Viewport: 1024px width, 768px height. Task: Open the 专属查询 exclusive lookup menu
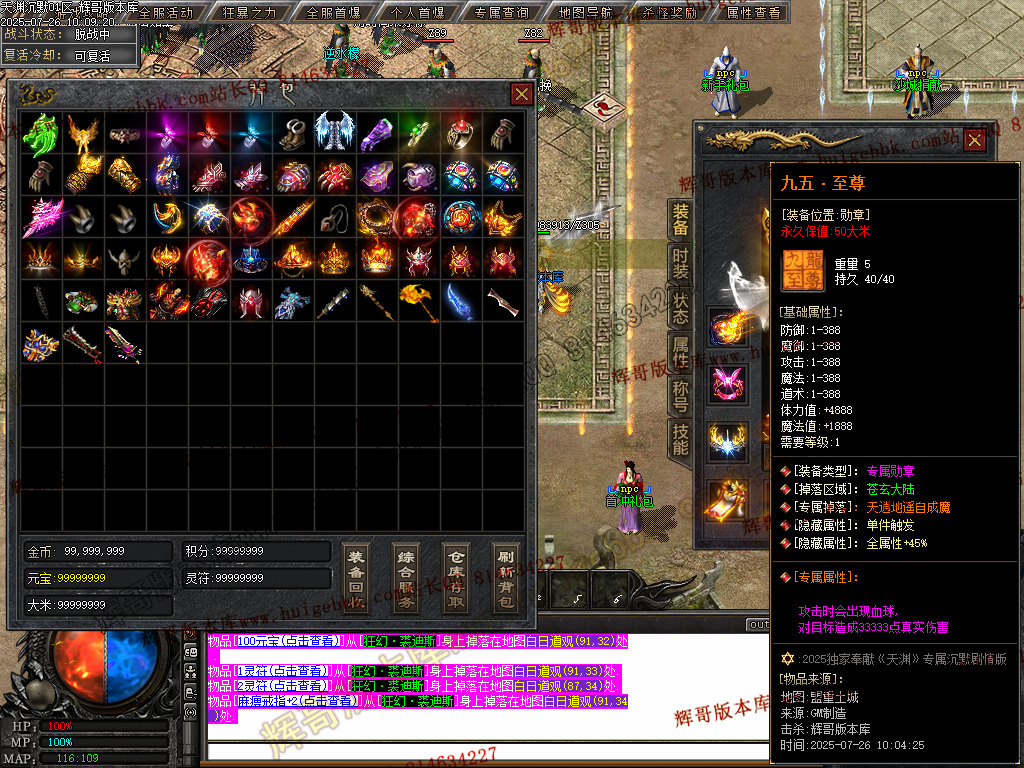502,13
